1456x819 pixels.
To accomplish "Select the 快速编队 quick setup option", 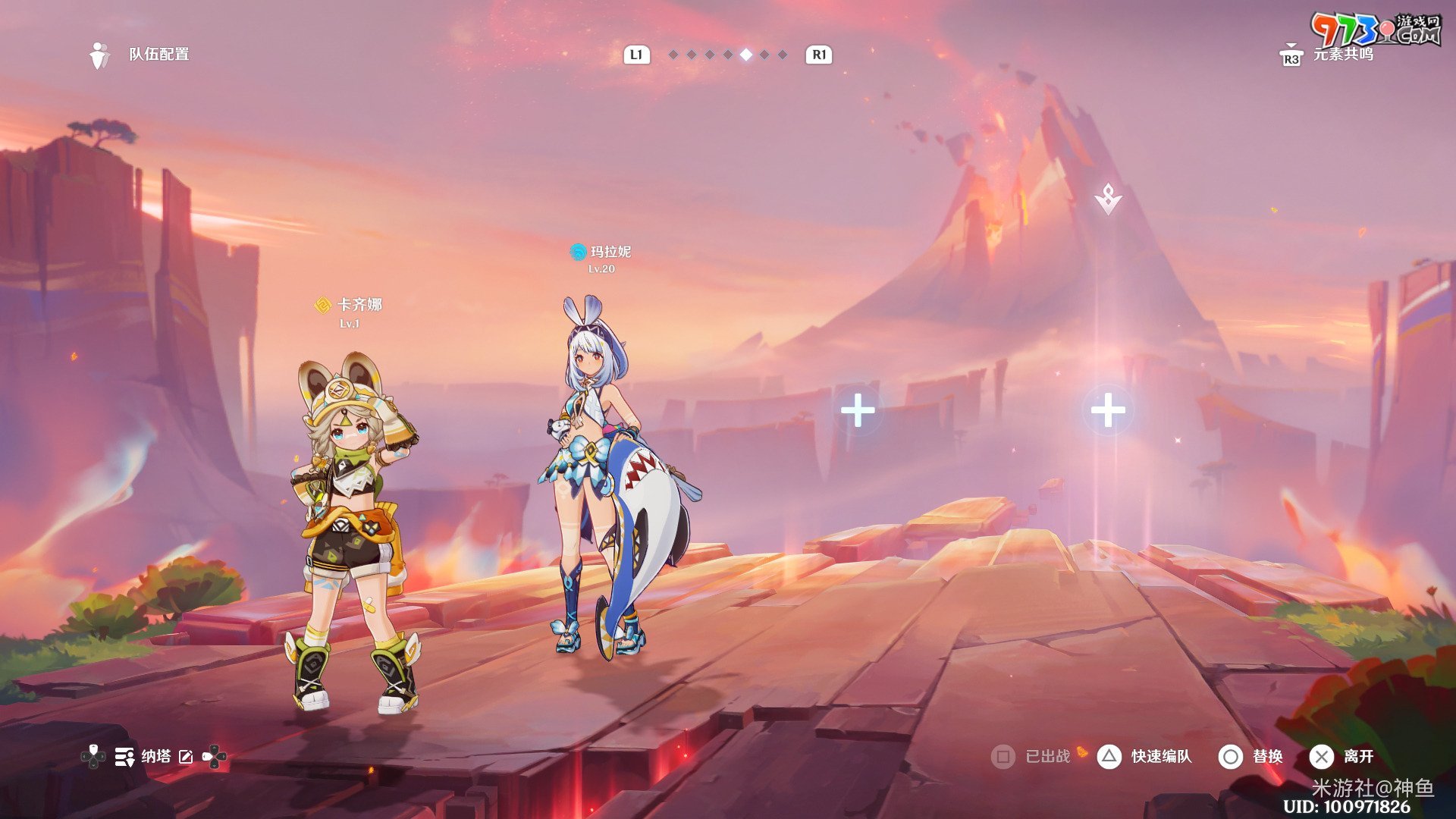I will [x=1160, y=756].
